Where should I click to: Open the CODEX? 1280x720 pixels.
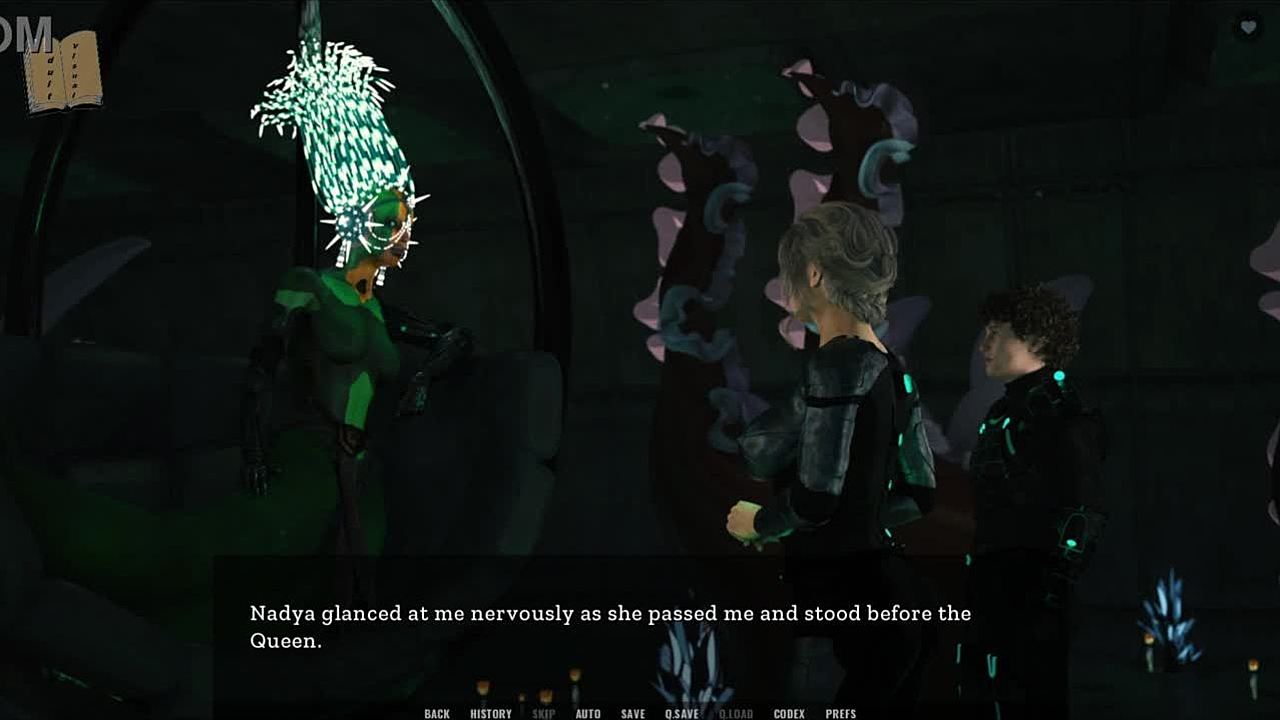tap(789, 713)
